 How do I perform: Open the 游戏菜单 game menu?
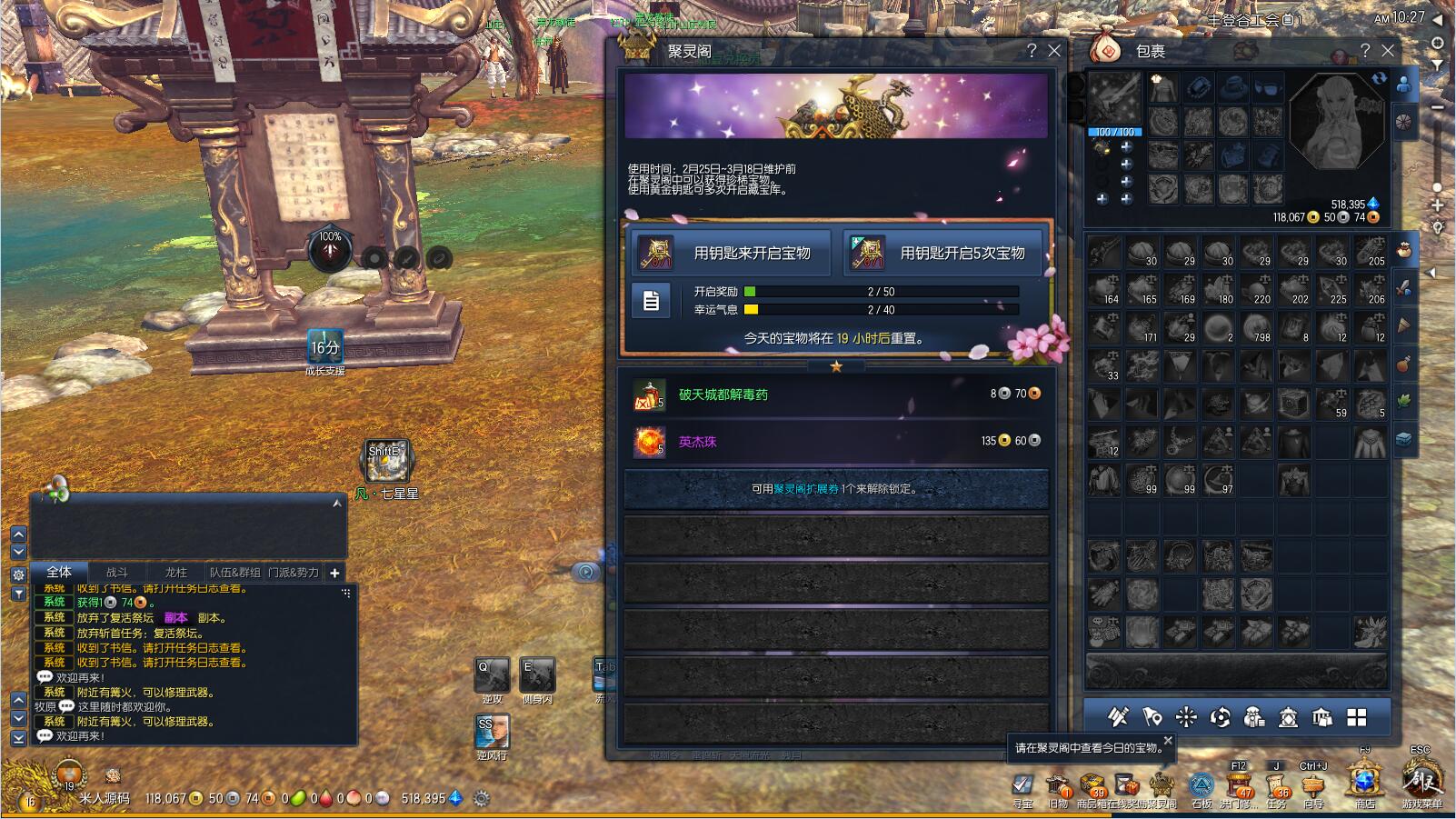pos(1421,784)
